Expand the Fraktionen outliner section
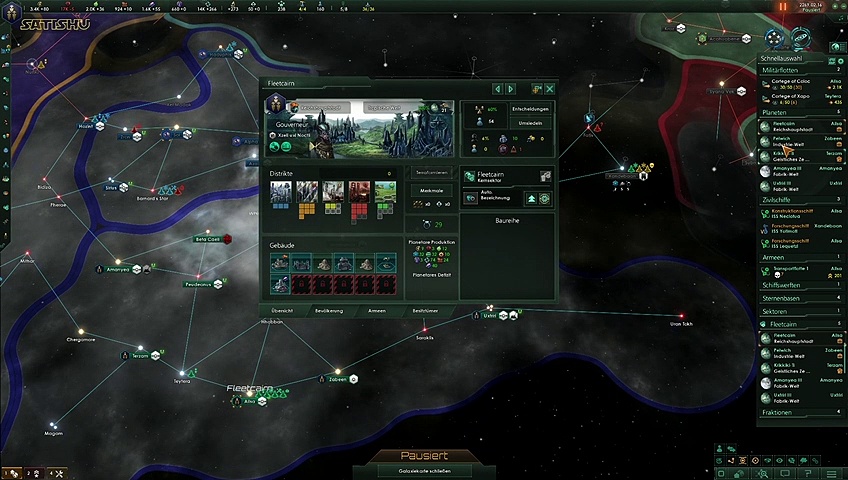848x480 pixels. pyautogui.click(x=800, y=412)
